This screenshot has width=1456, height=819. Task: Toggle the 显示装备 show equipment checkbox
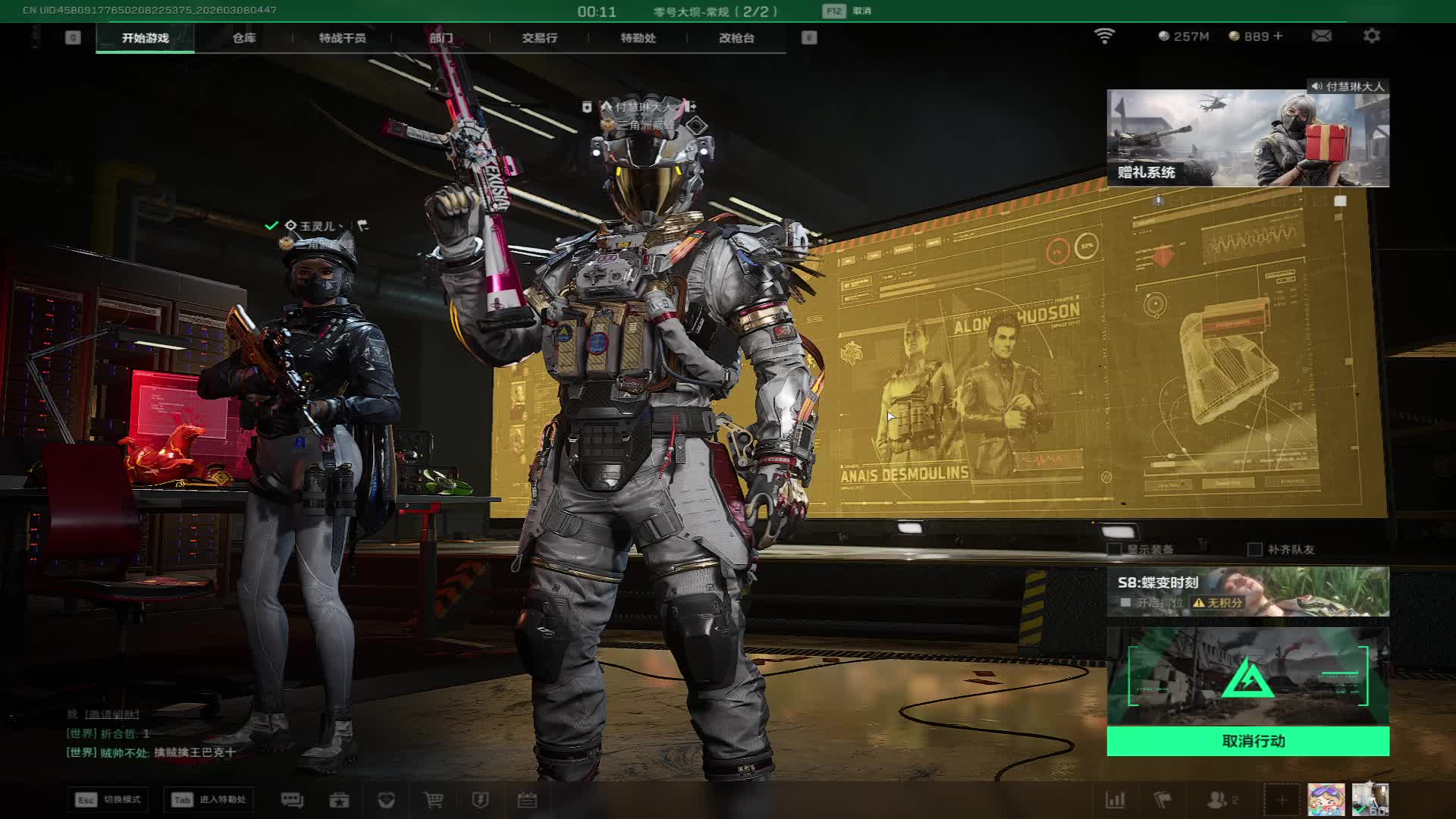pos(1115,549)
